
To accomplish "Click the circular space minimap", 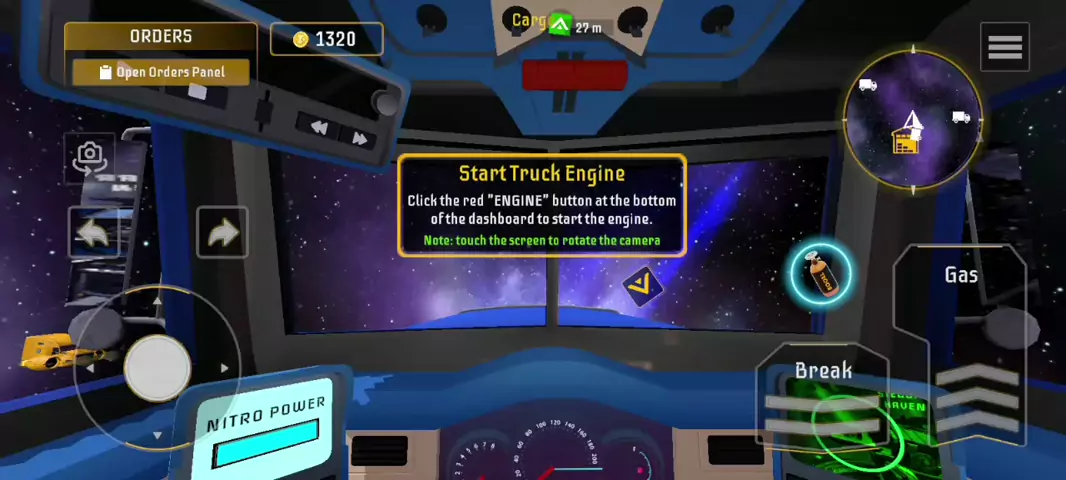I will coord(913,120).
